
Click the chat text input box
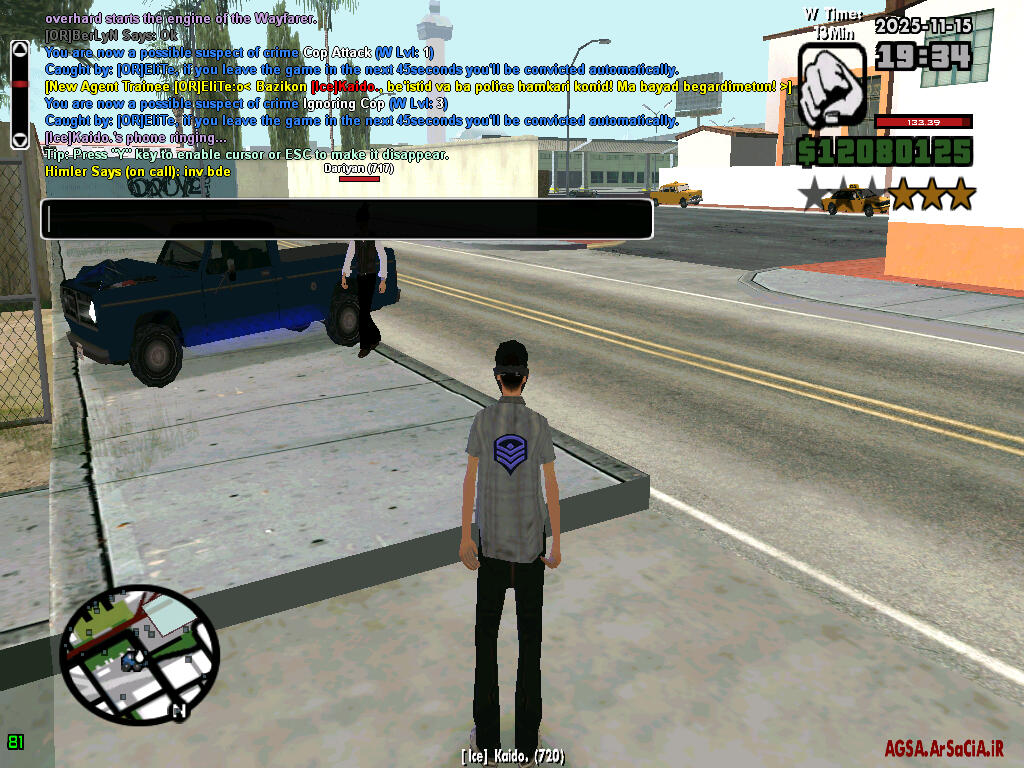click(x=346, y=219)
